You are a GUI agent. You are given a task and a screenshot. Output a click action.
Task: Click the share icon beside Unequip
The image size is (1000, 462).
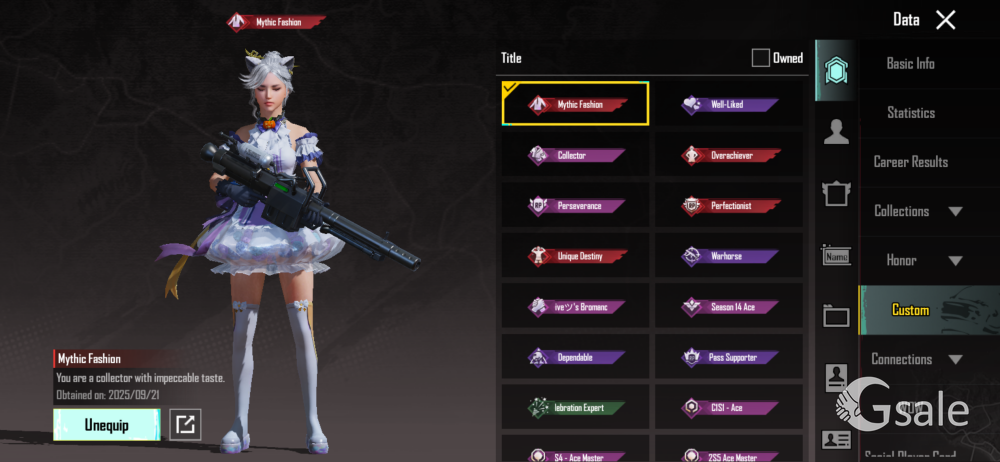tap(185, 424)
